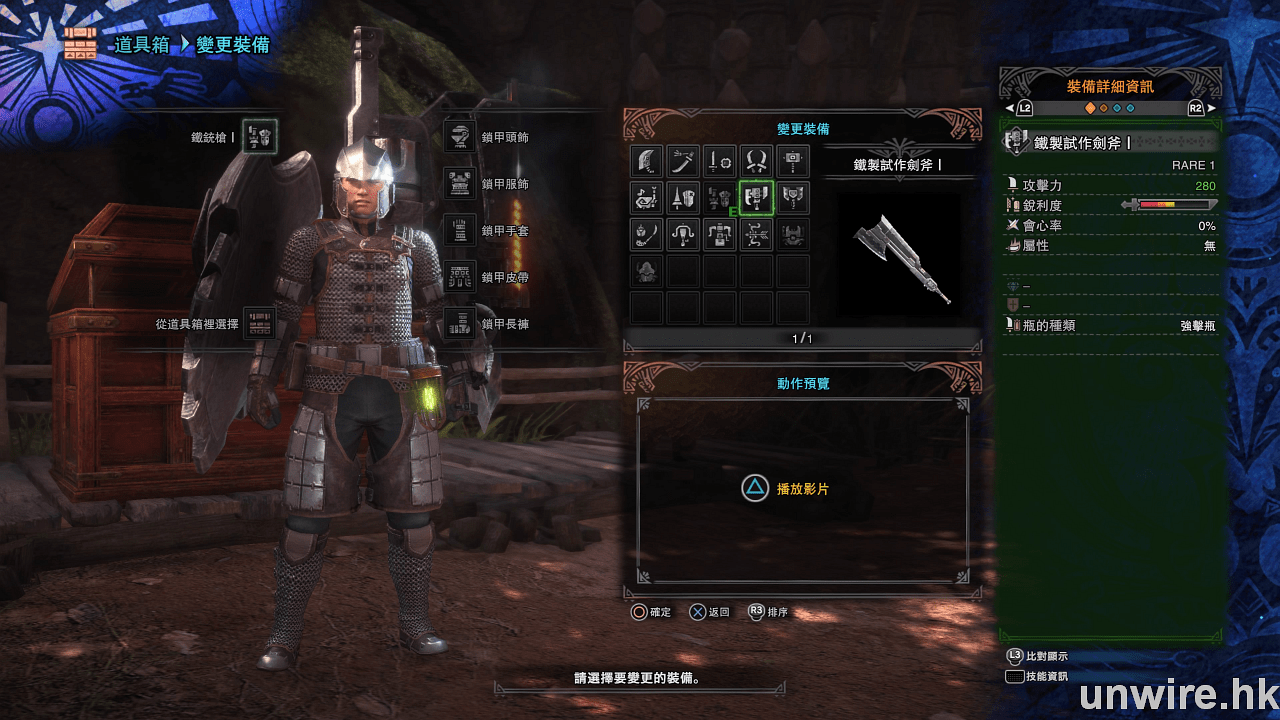1280x720 pixels.
Task: Select the 鎖甲皮帶 belt slot
Action: tap(460, 277)
